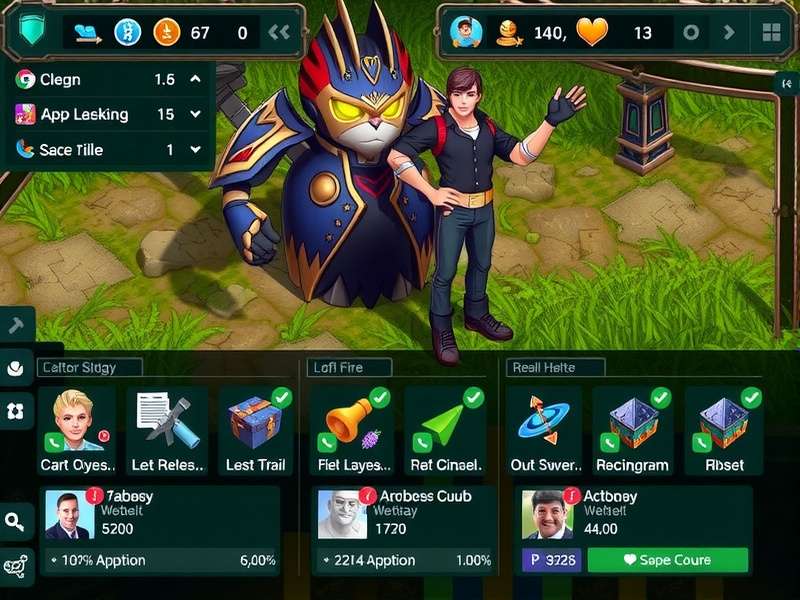Screen dimensions: 800x600
Task: Click the double left arrows button
Action: [279, 33]
